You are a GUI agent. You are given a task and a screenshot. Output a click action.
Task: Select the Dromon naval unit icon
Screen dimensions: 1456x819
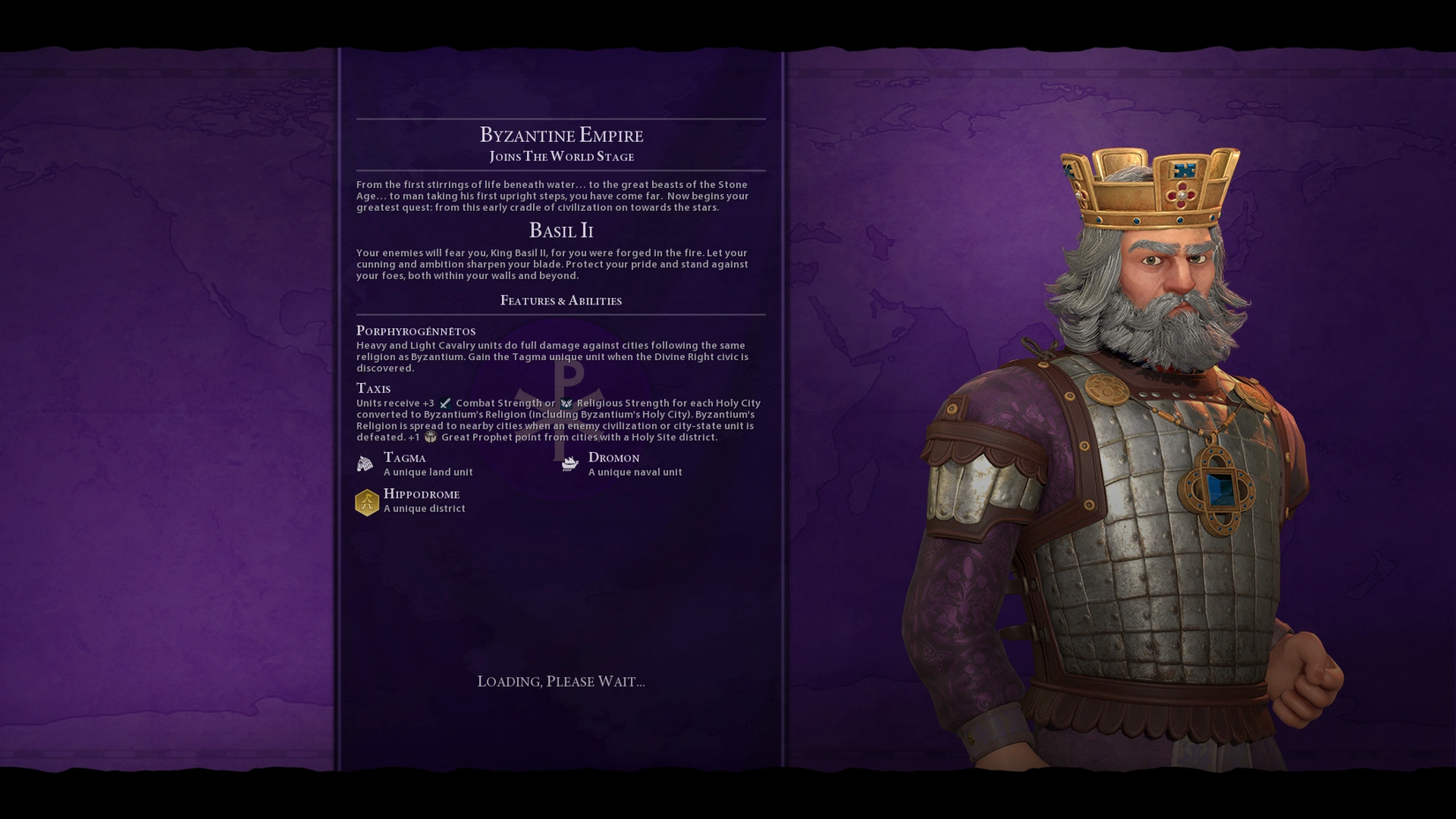click(570, 464)
